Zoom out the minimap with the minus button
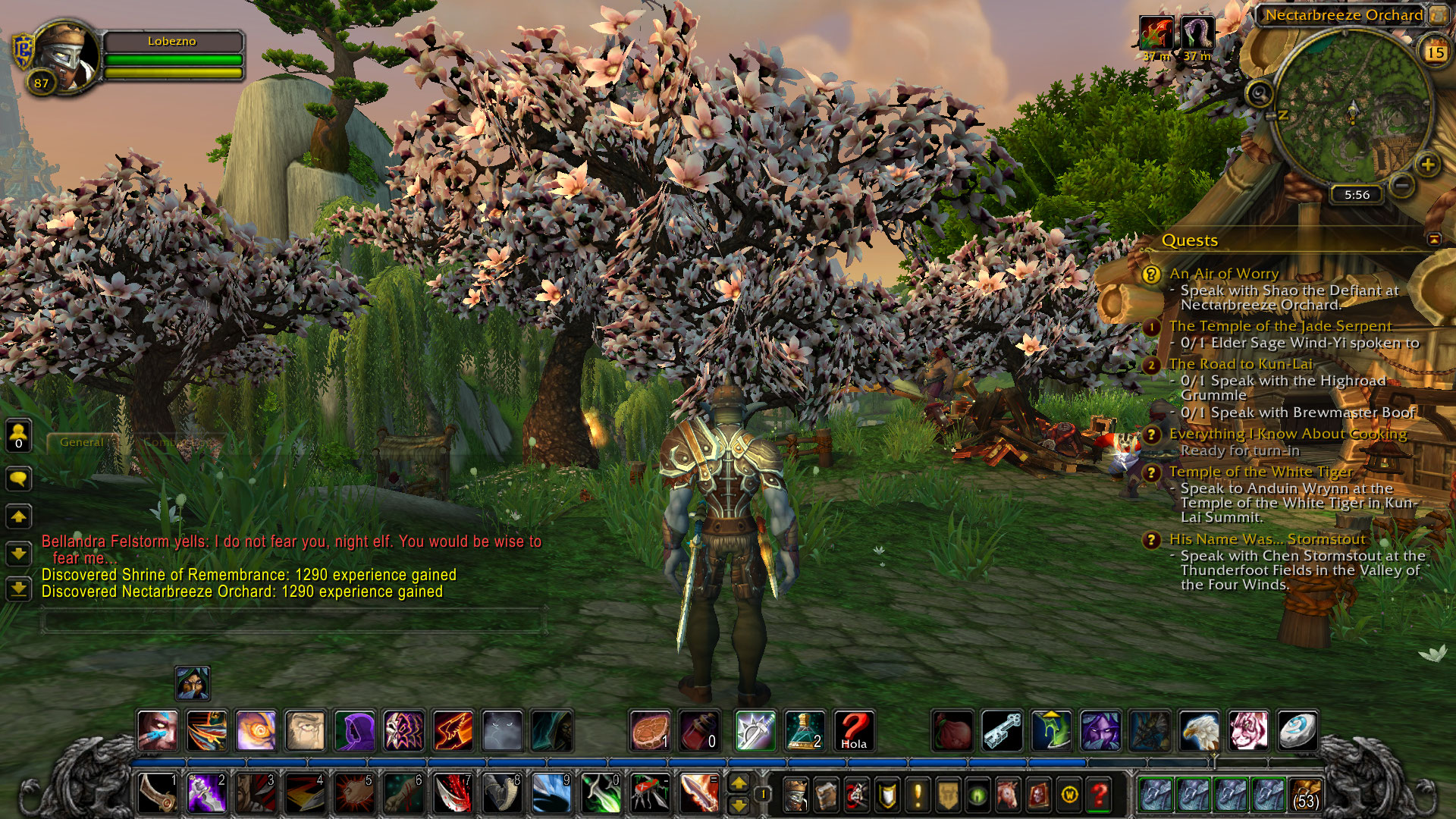 click(x=1403, y=184)
